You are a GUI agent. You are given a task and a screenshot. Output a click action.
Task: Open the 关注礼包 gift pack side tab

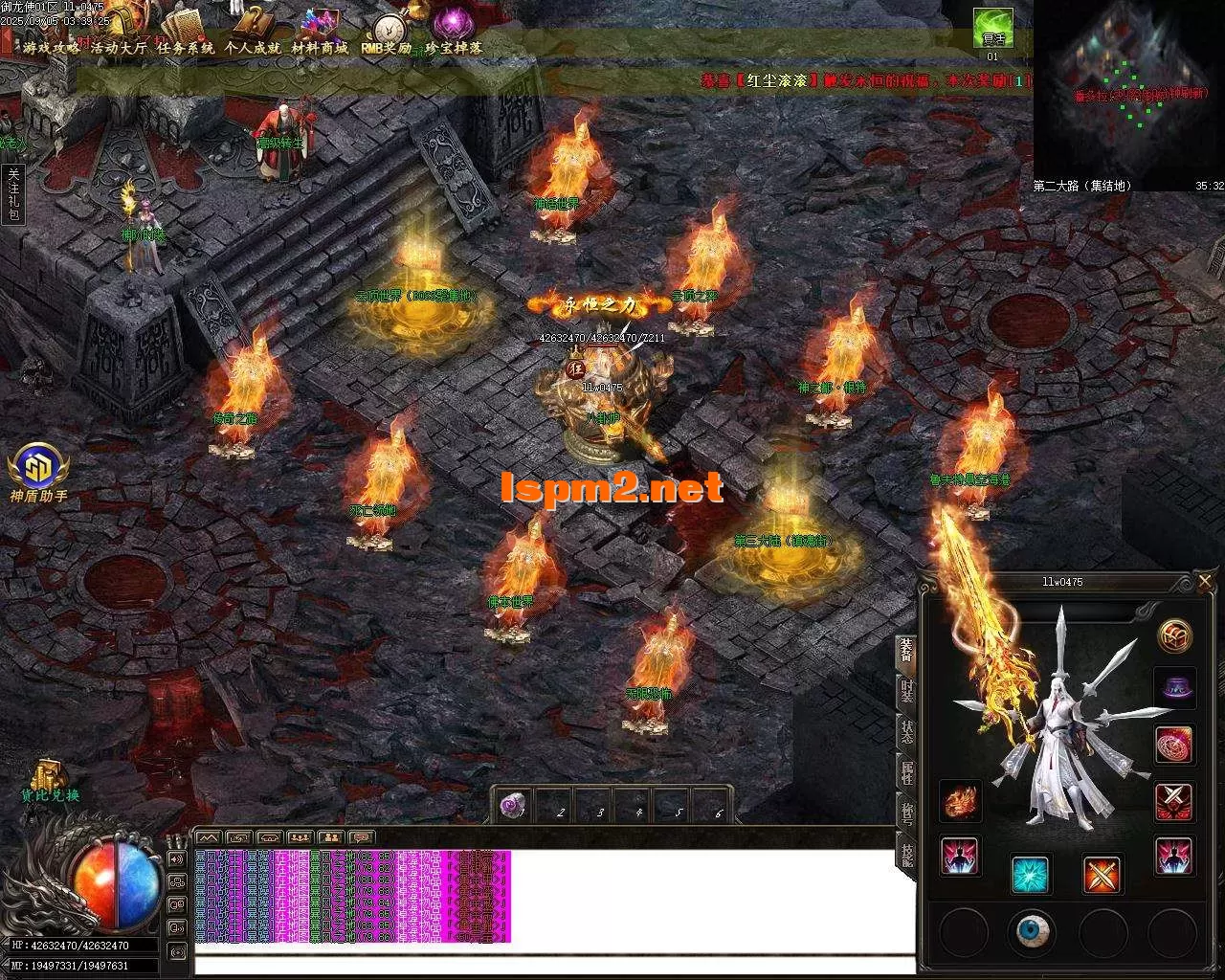(13, 194)
